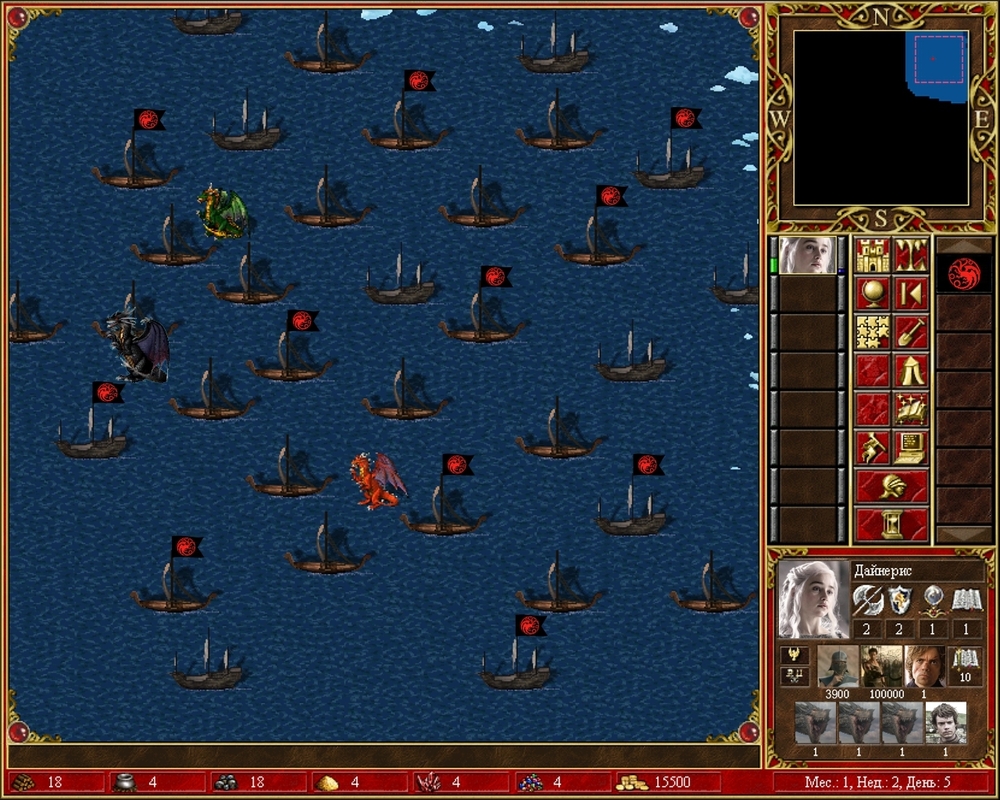Image resolution: width=1000 pixels, height=800 pixels.
Task: Select the hero portrait in the hero list
Action: (x=807, y=256)
